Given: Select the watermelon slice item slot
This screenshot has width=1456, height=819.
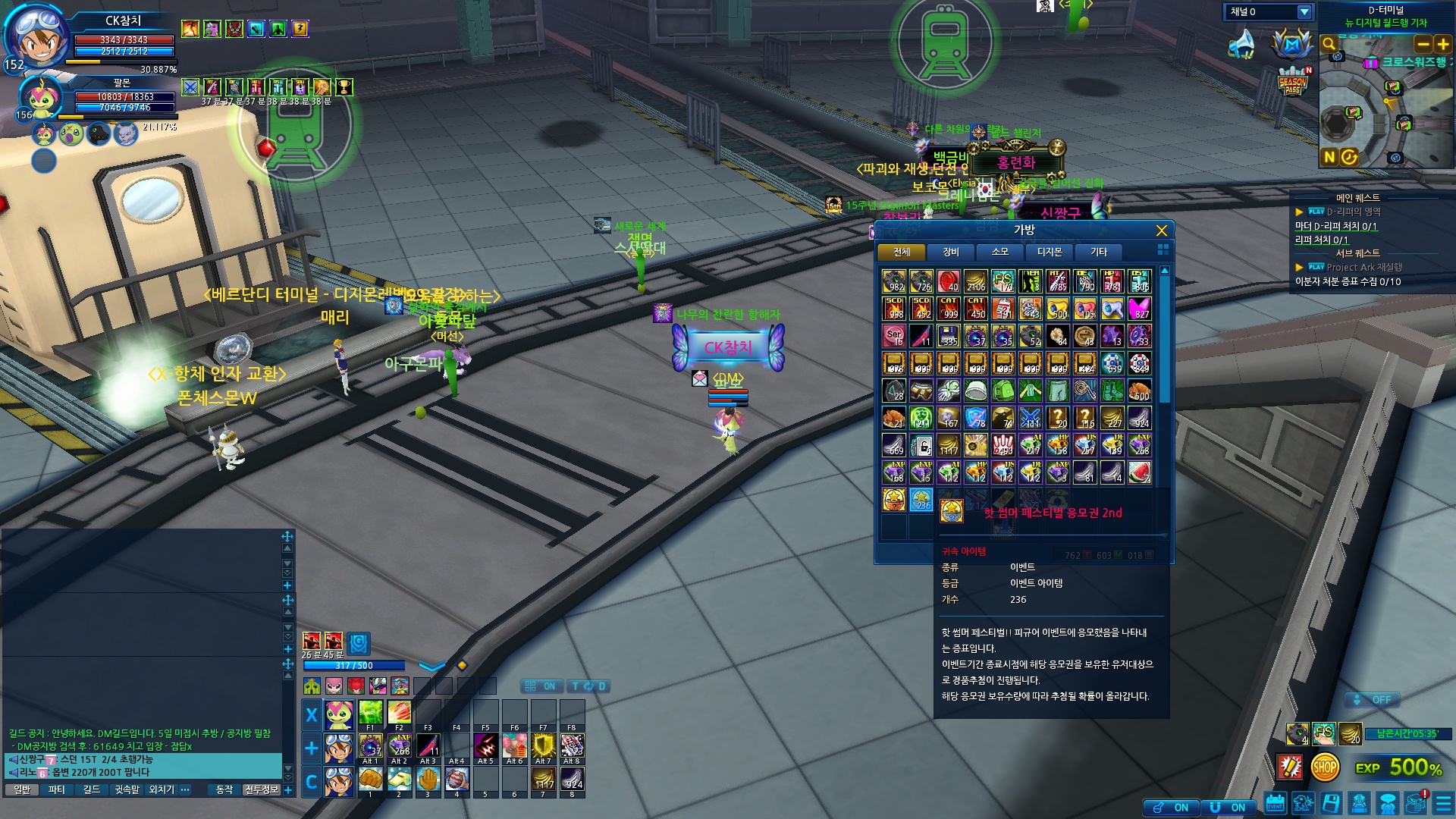Looking at the screenshot, I should coord(1139,472).
